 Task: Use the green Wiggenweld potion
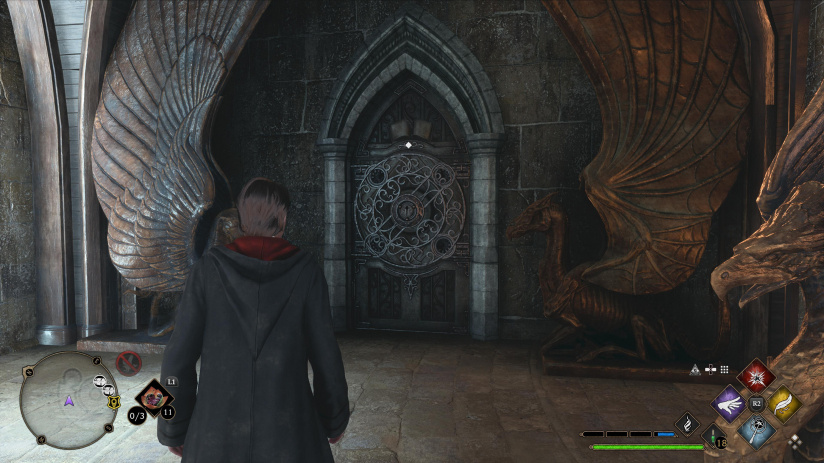tap(715, 435)
